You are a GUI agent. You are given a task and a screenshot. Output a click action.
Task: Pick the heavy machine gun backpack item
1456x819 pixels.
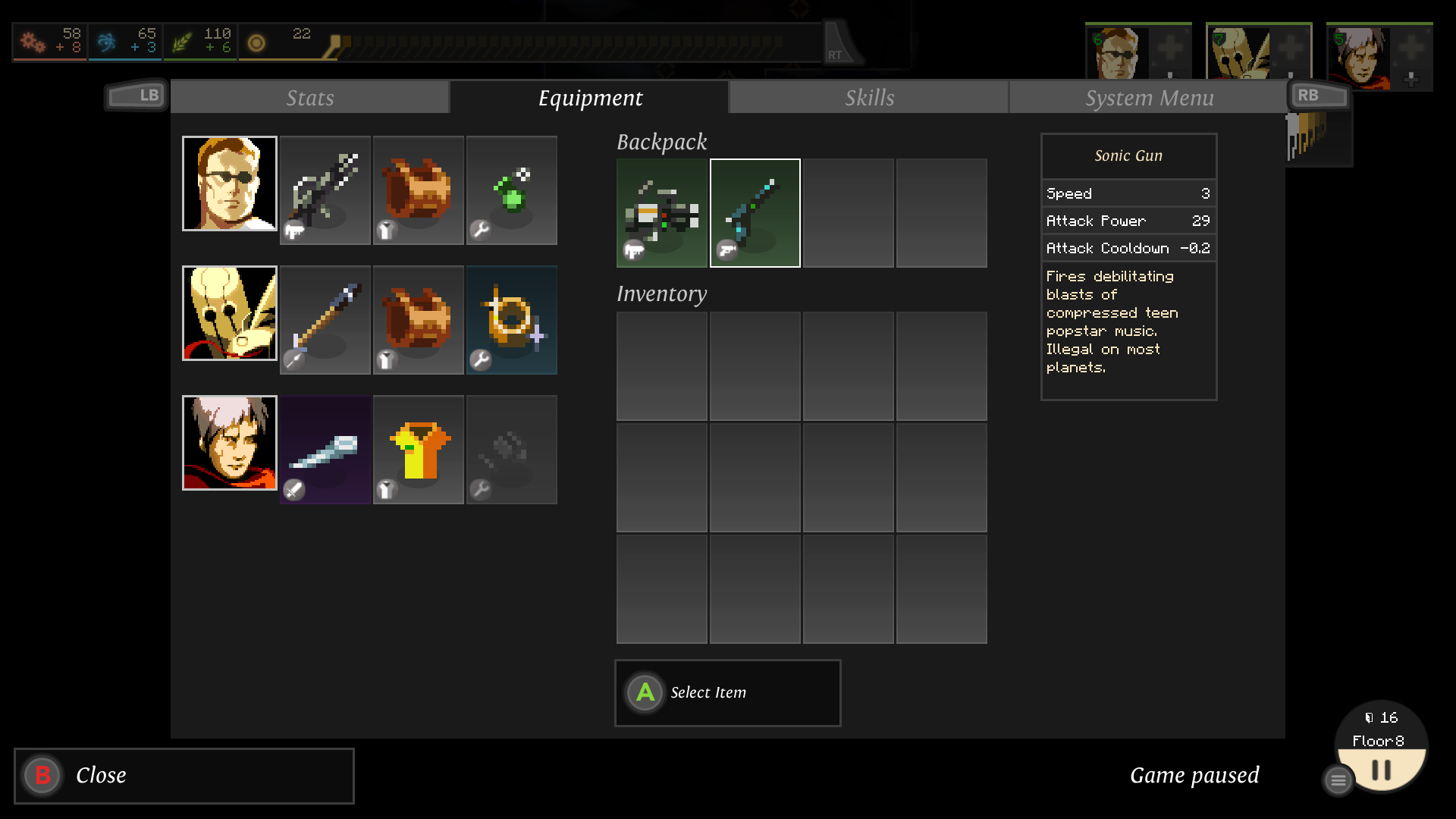coord(661,213)
